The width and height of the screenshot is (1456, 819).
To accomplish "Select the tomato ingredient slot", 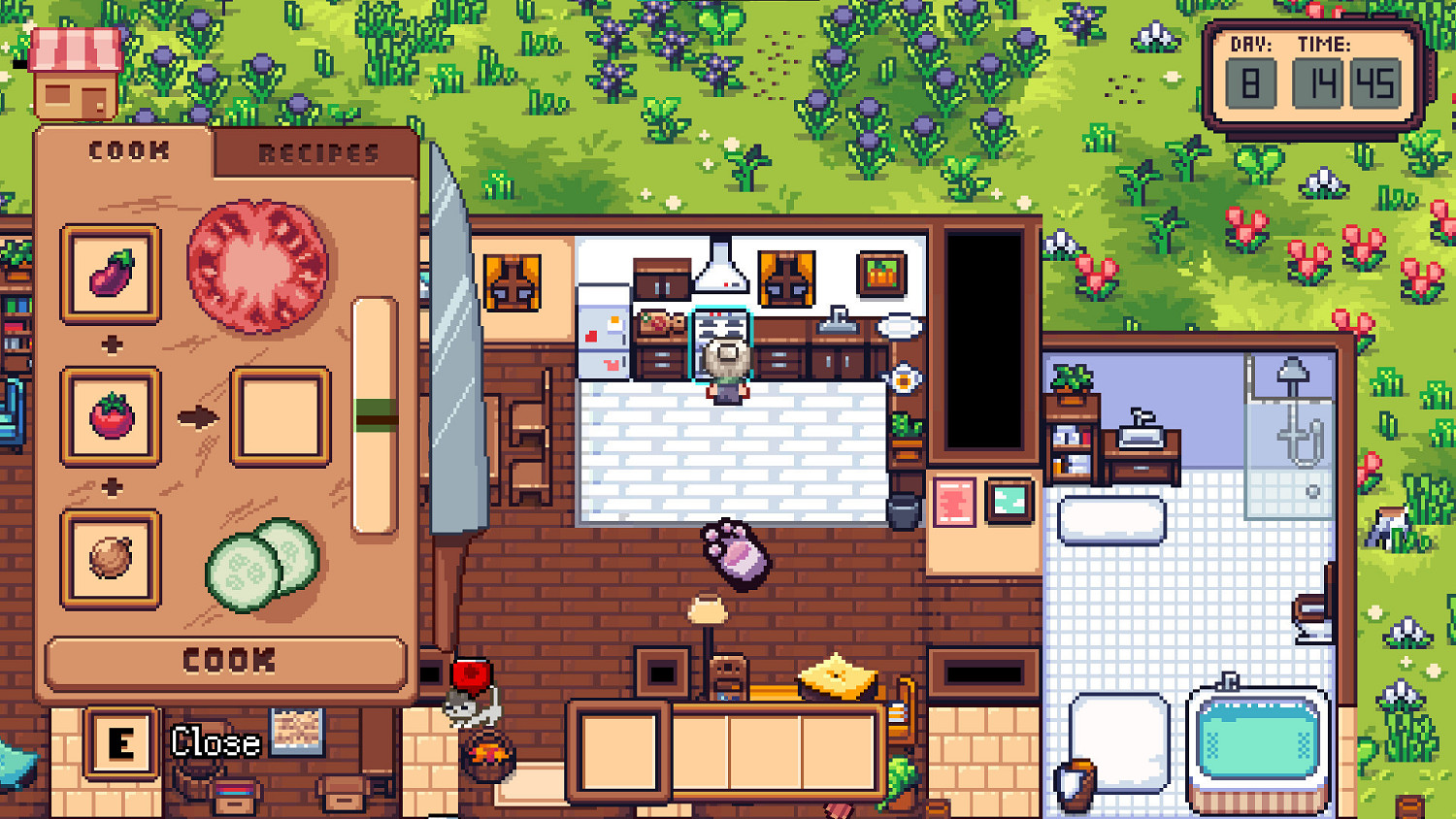I will (110, 415).
